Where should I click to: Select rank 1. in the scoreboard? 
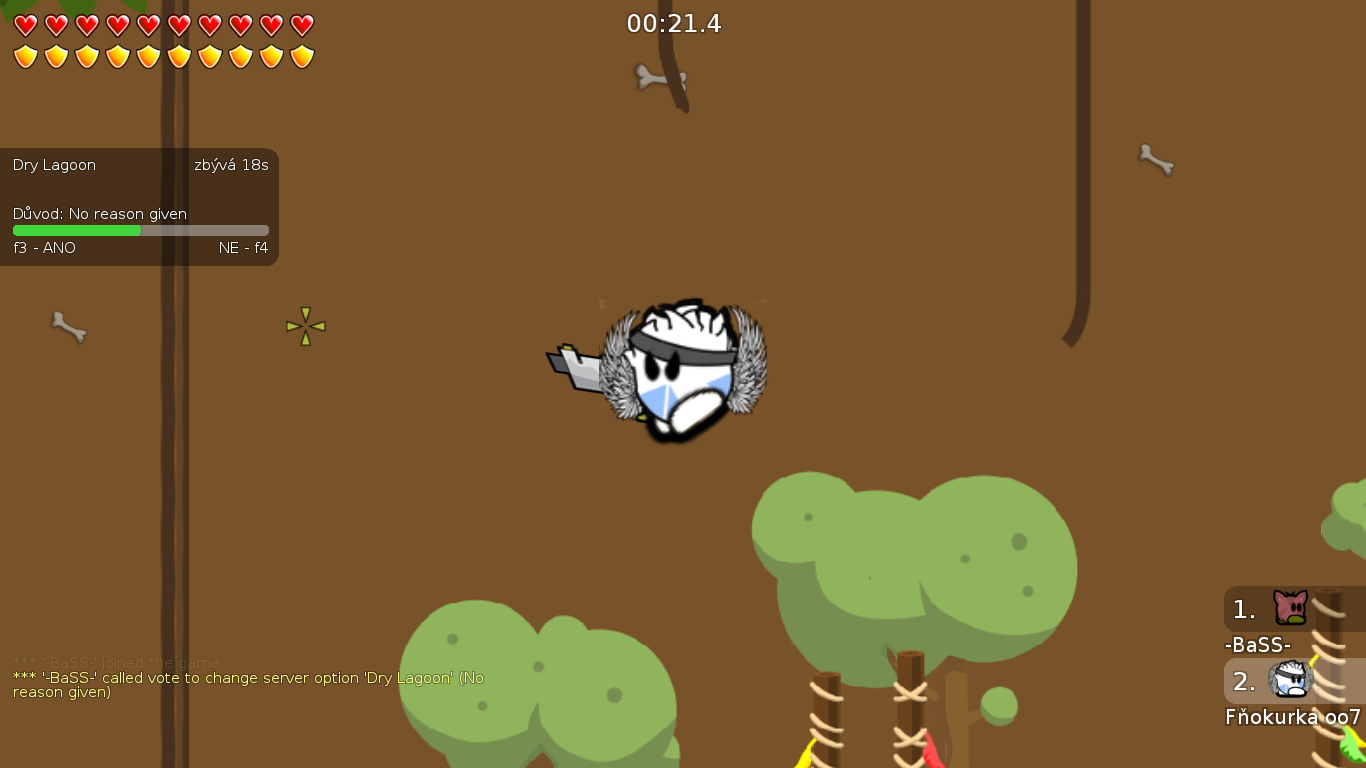pyautogui.click(x=1243, y=608)
